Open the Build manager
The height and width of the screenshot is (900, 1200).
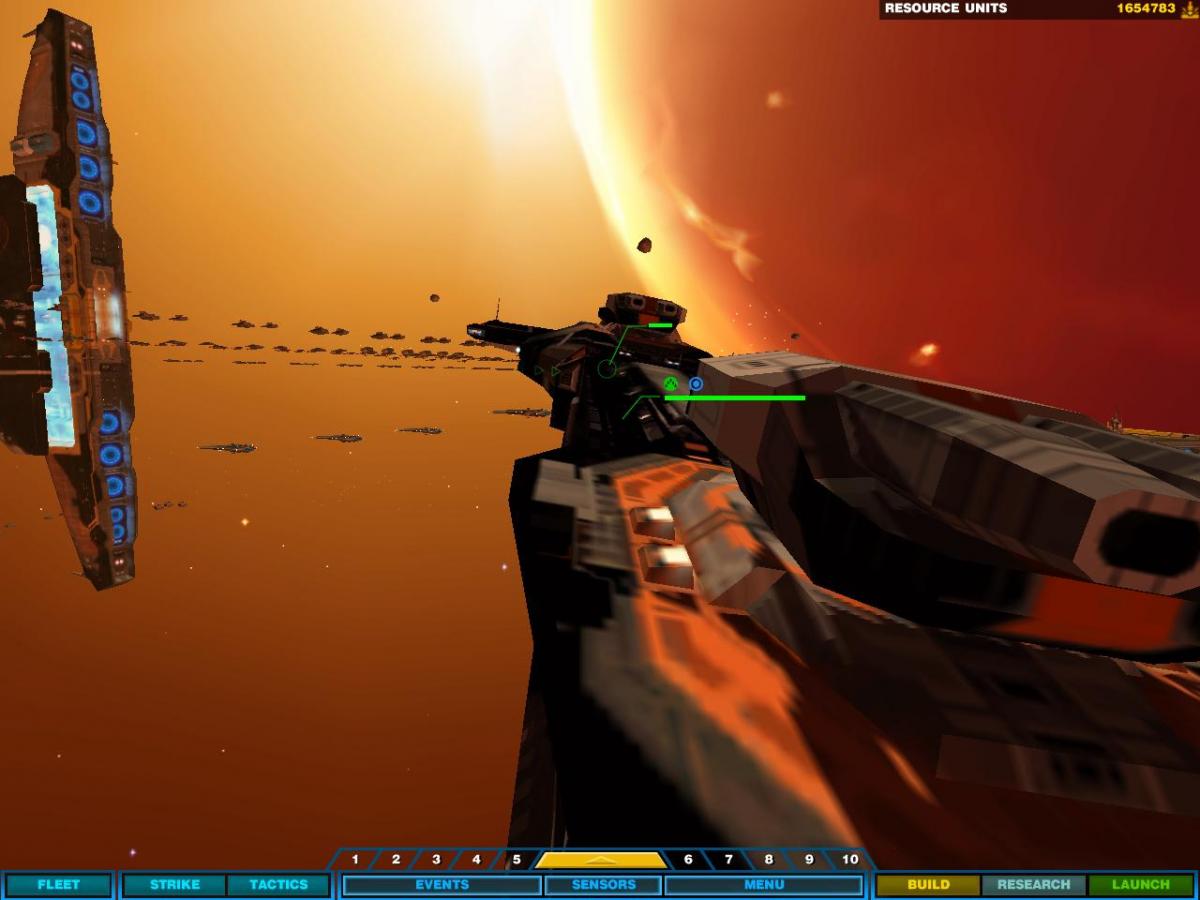click(x=928, y=885)
